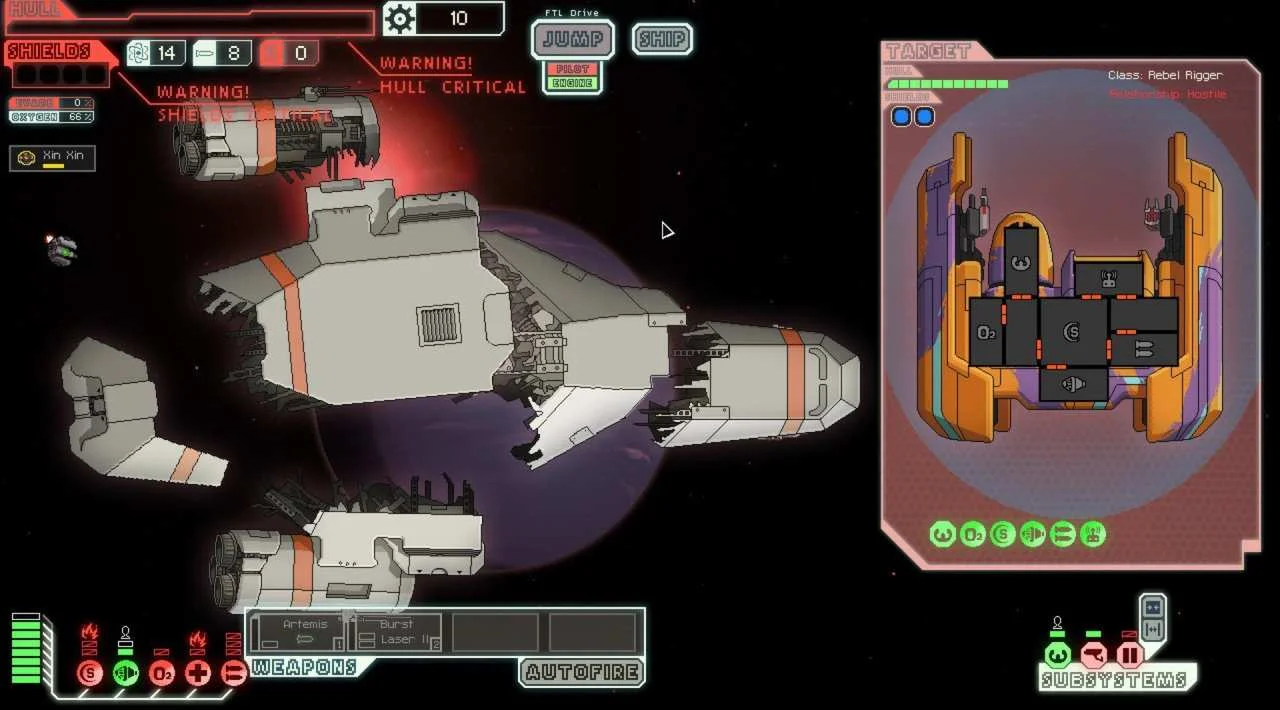Target the enemy engine room
Screen dimensions: 1280x710
(1073, 384)
